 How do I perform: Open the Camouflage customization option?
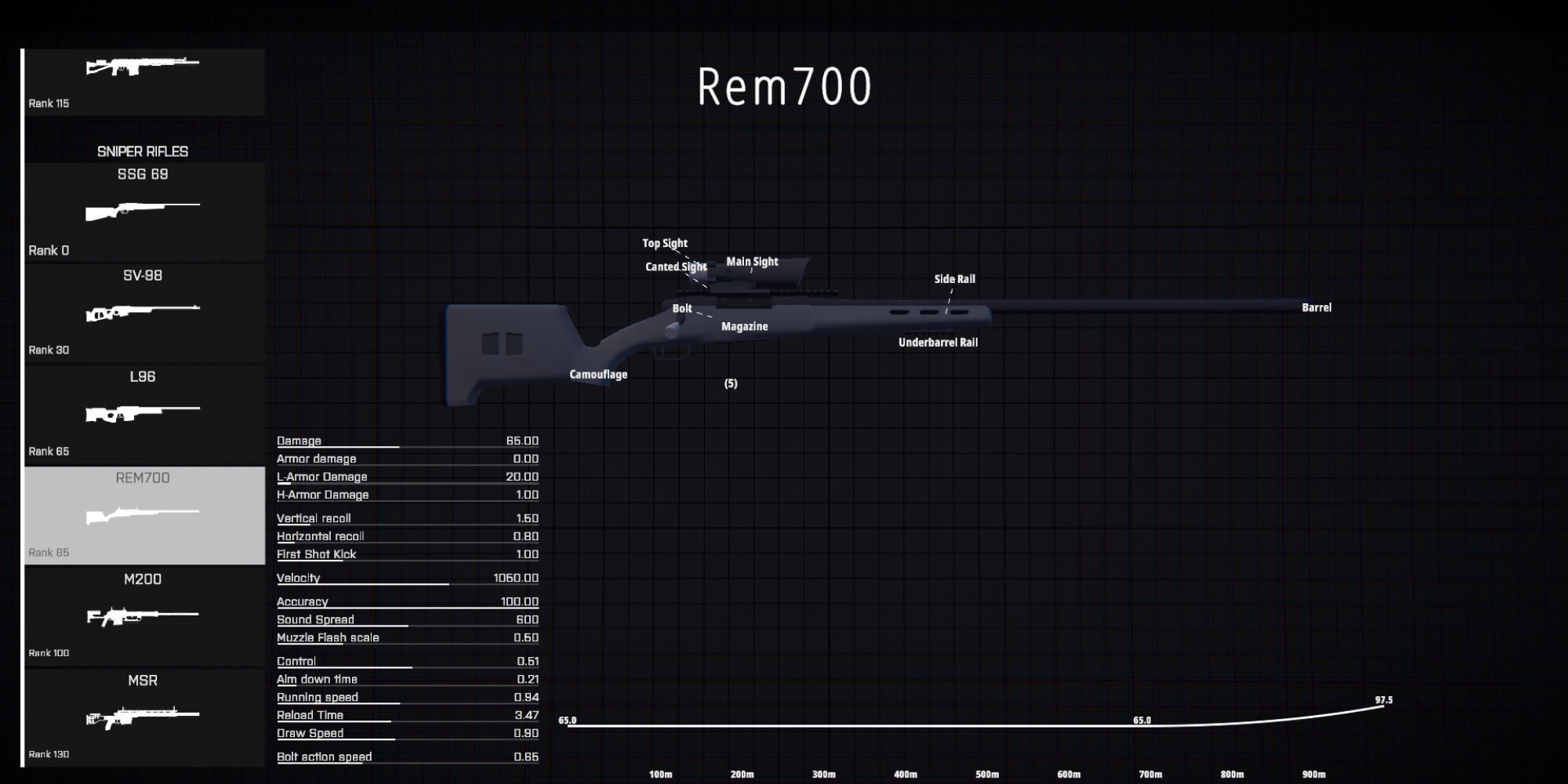coord(598,374)
